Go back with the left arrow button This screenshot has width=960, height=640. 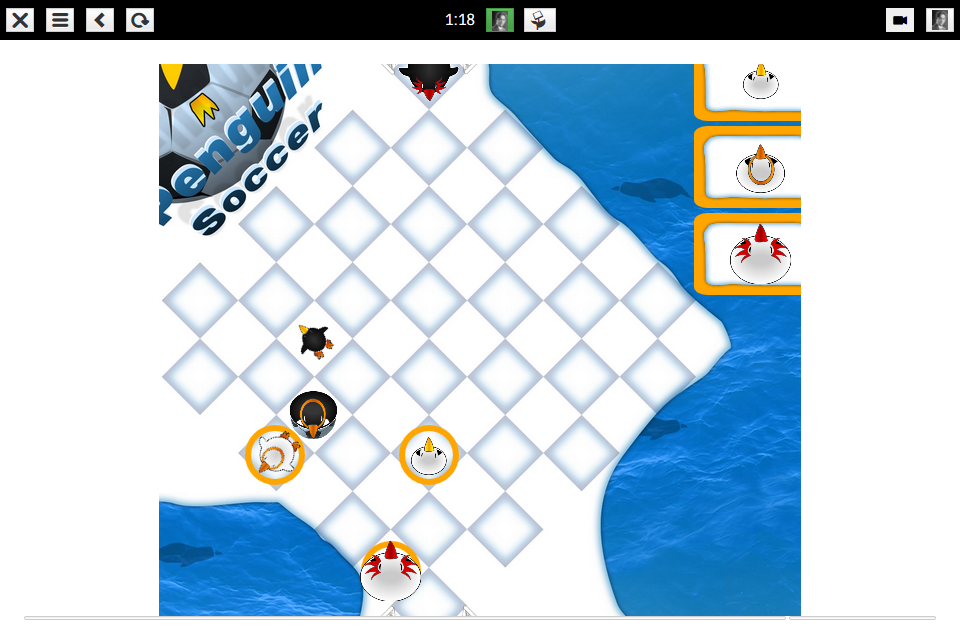tap(100, 20)
